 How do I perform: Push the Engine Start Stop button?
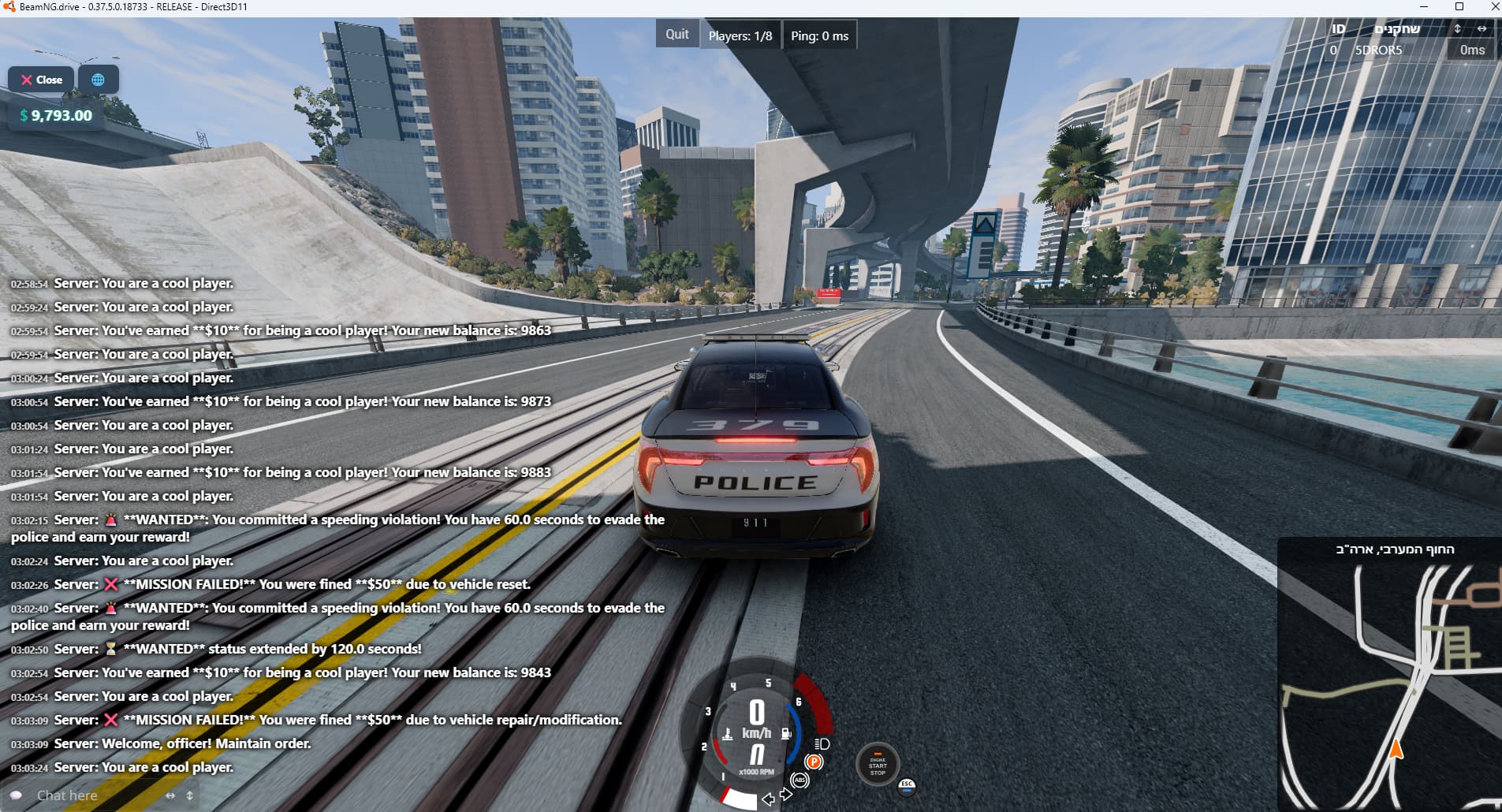(878, 765)
